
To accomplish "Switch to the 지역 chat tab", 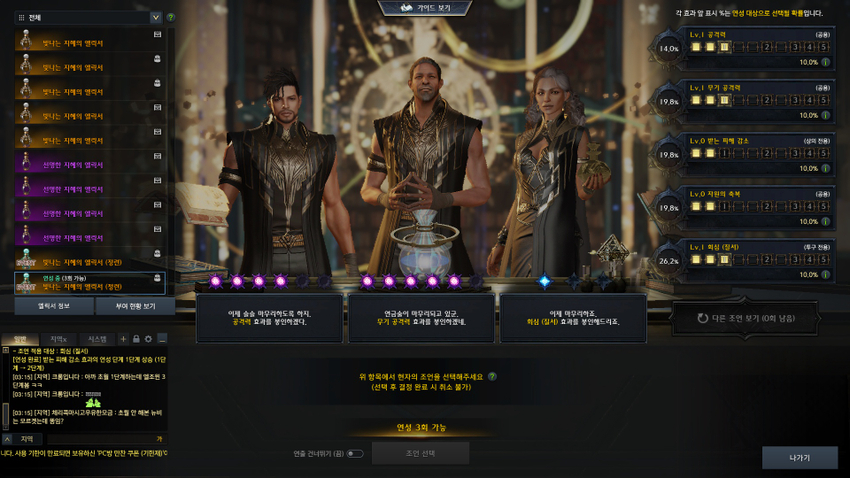I will pos(58,339).
